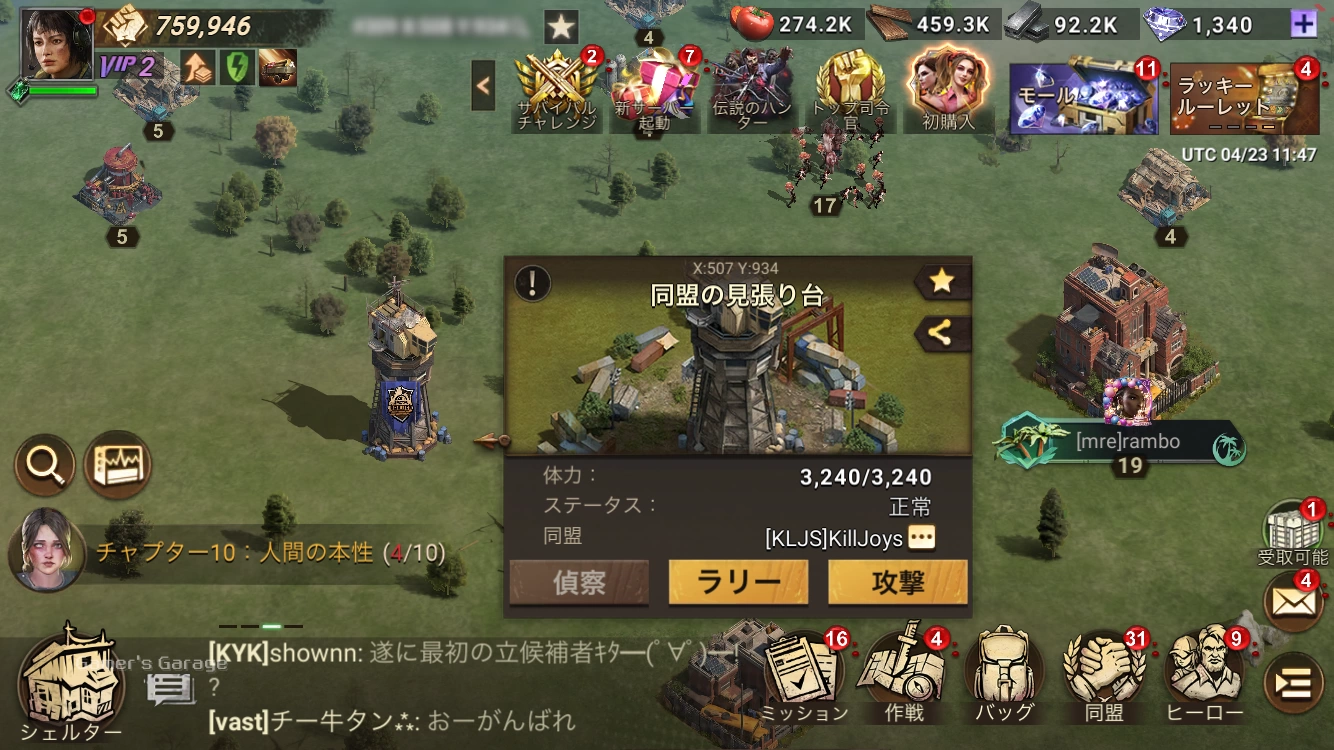Open the バッグ inventory
Image resolution: width=1334 pixels, height=750 pixels.
point(1004,675)
